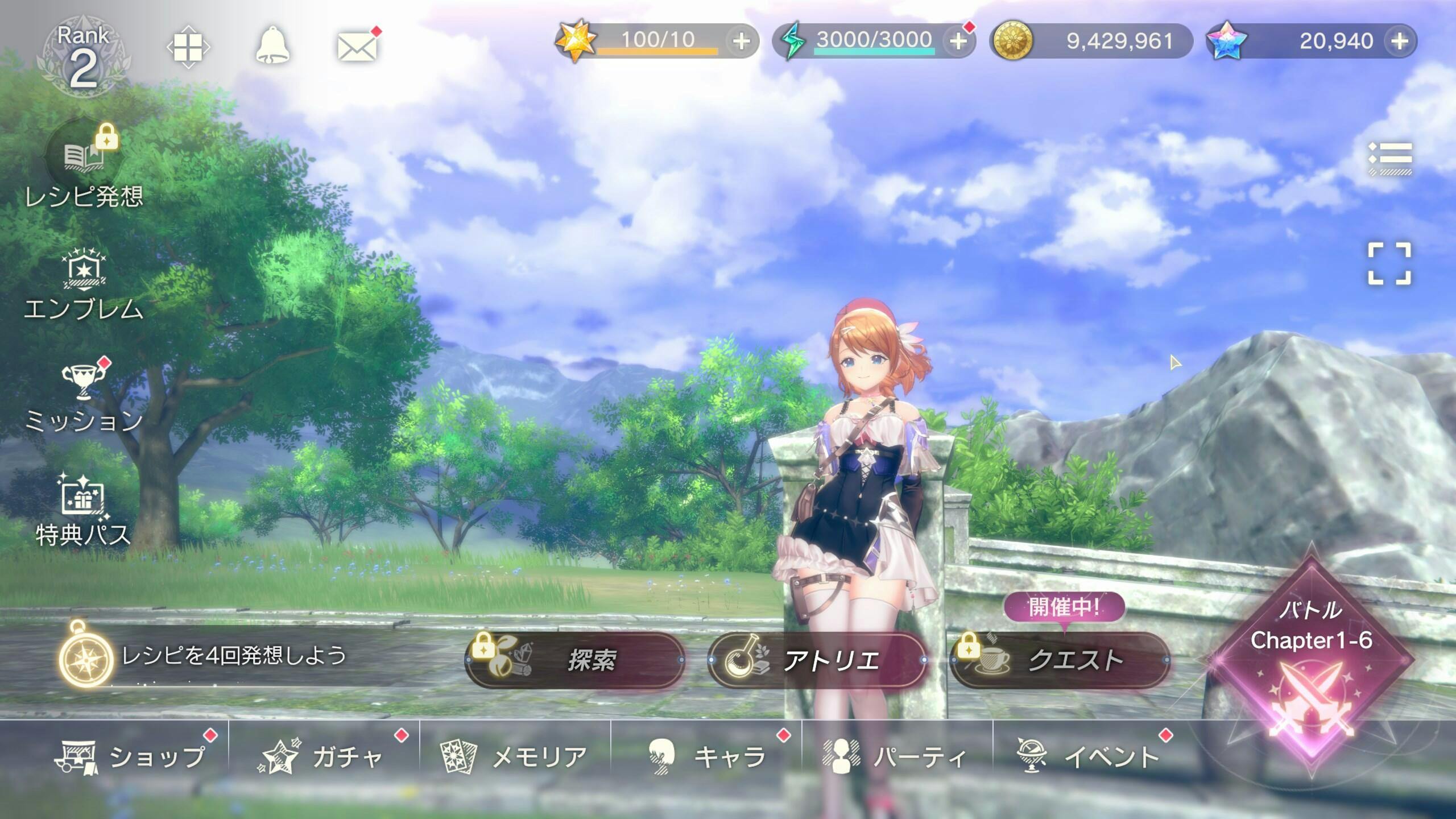
Task: Open the list menu icon
Action: click(x=1389, y=158)
